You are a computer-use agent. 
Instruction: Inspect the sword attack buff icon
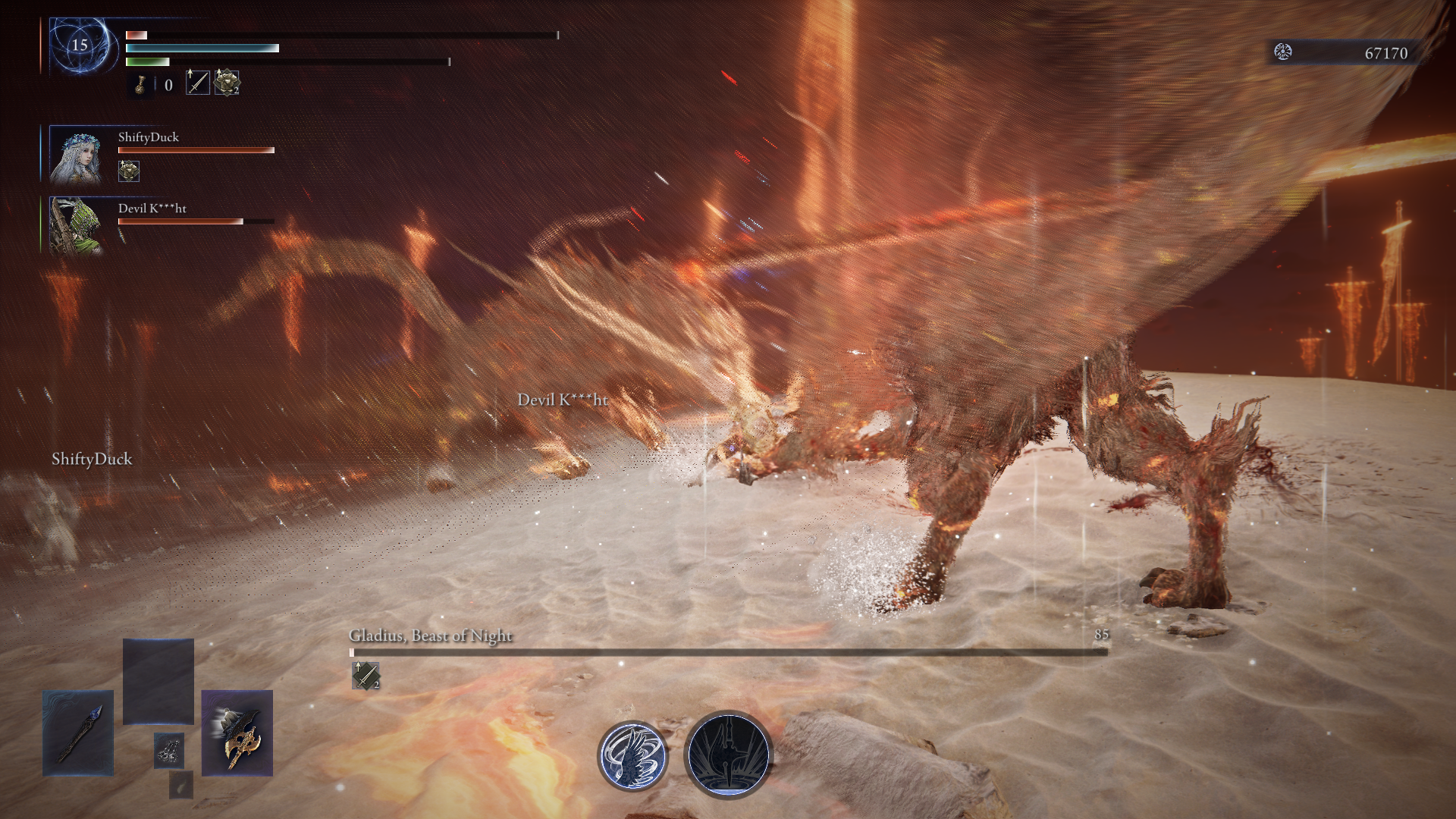pyautogui.click(x=197, y=82)
